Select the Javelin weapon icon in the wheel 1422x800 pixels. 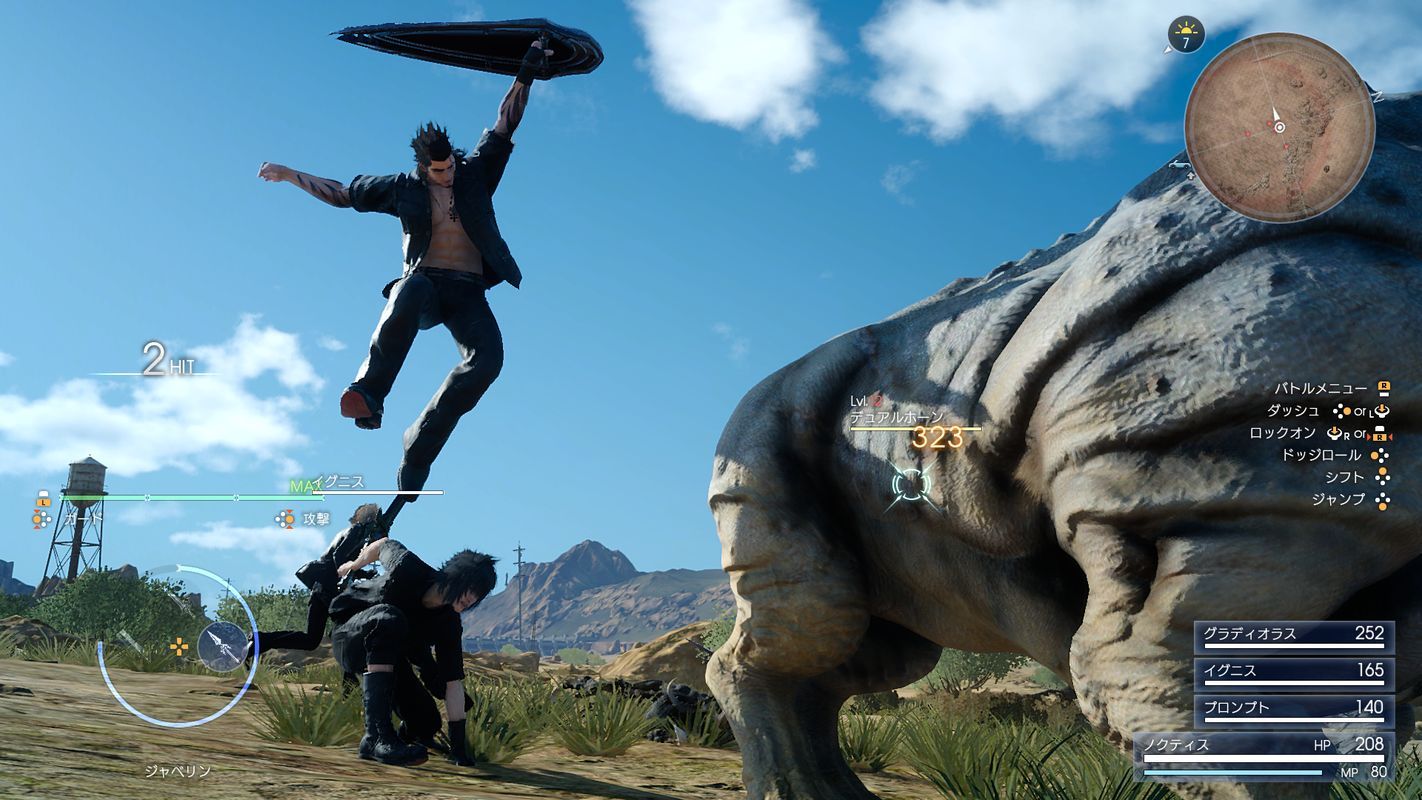coord(222,645)
